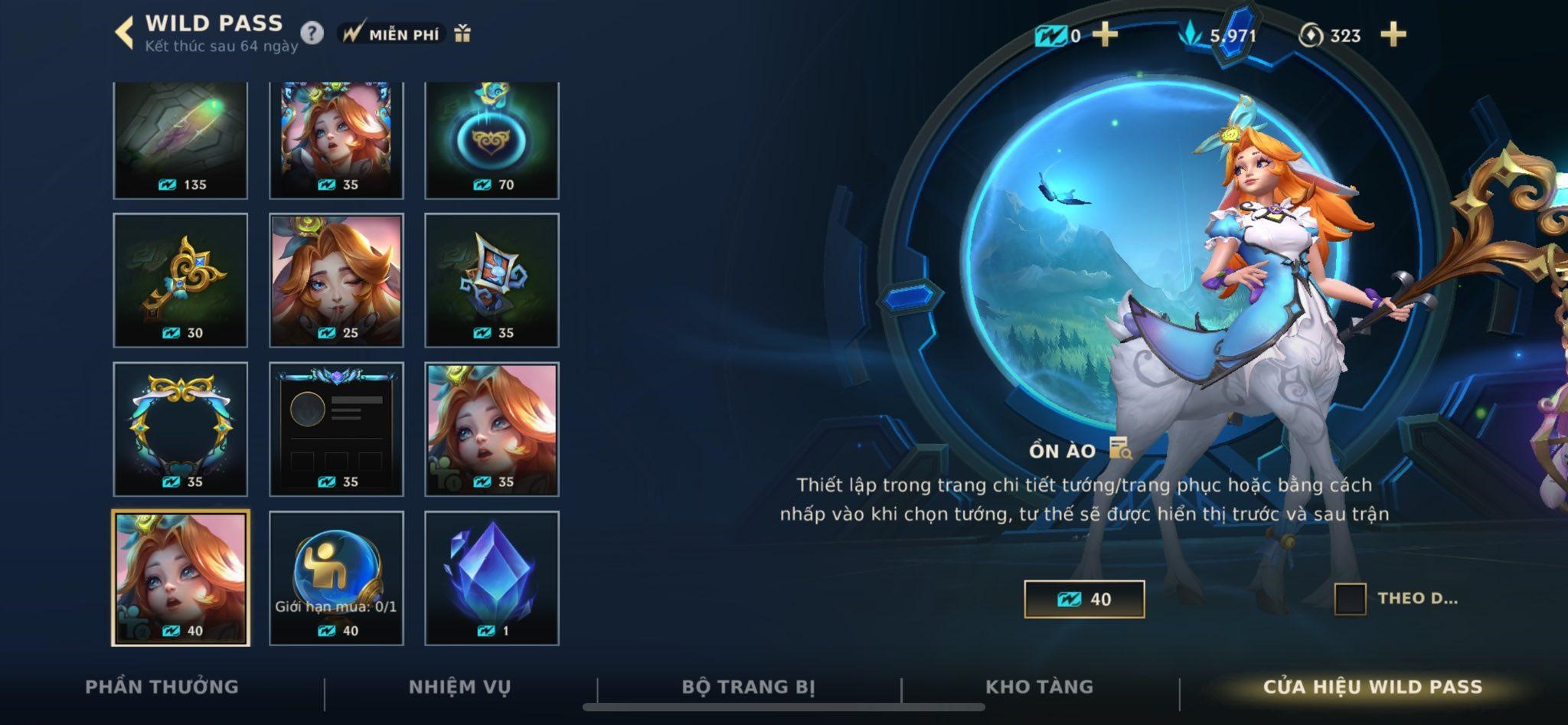1568x725 pixels.
Task: Switch to the Bộ Trang Bị tab
Action: tap(748, 687)
